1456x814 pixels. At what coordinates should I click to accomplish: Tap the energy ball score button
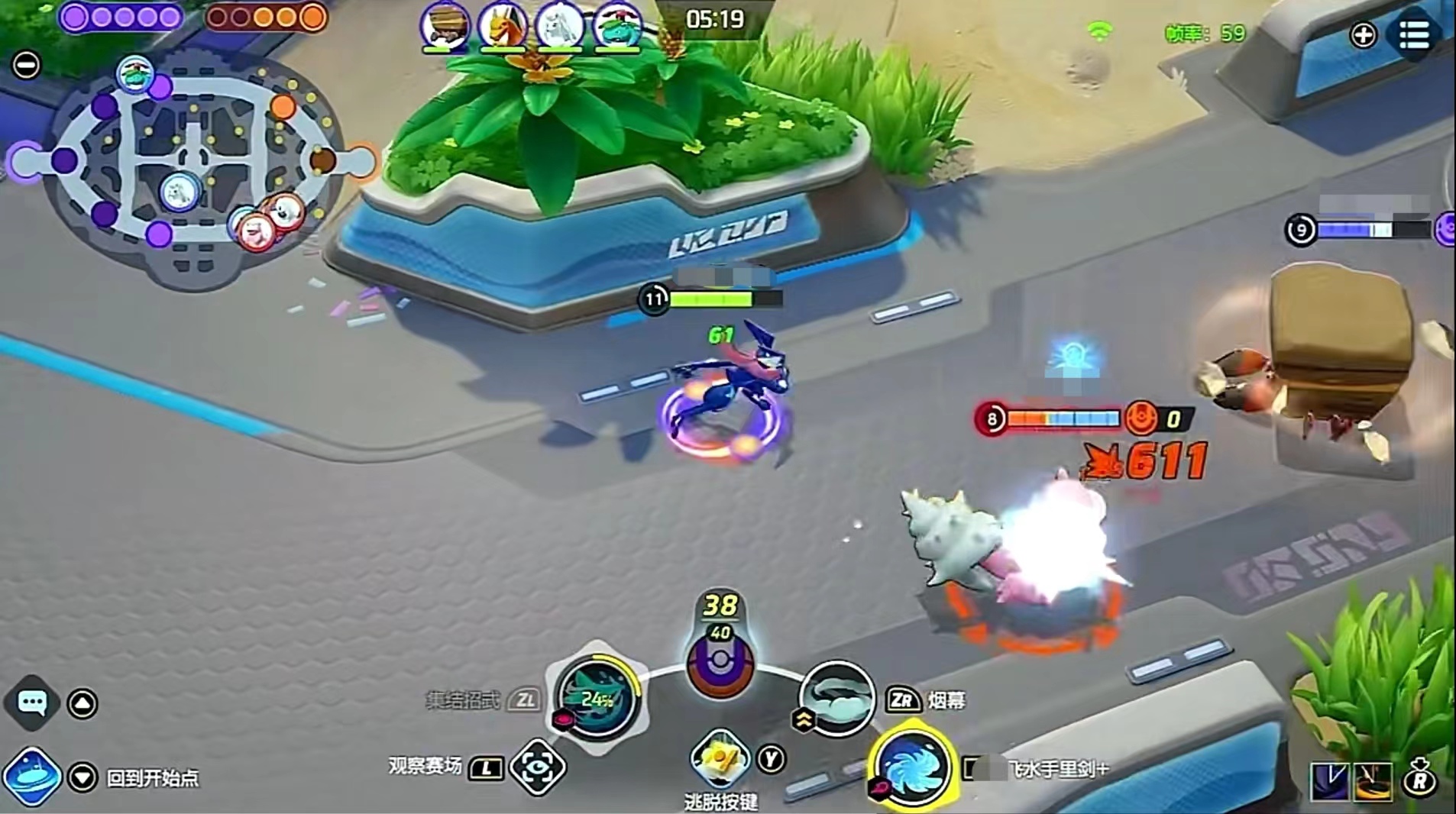coord(720,663)
